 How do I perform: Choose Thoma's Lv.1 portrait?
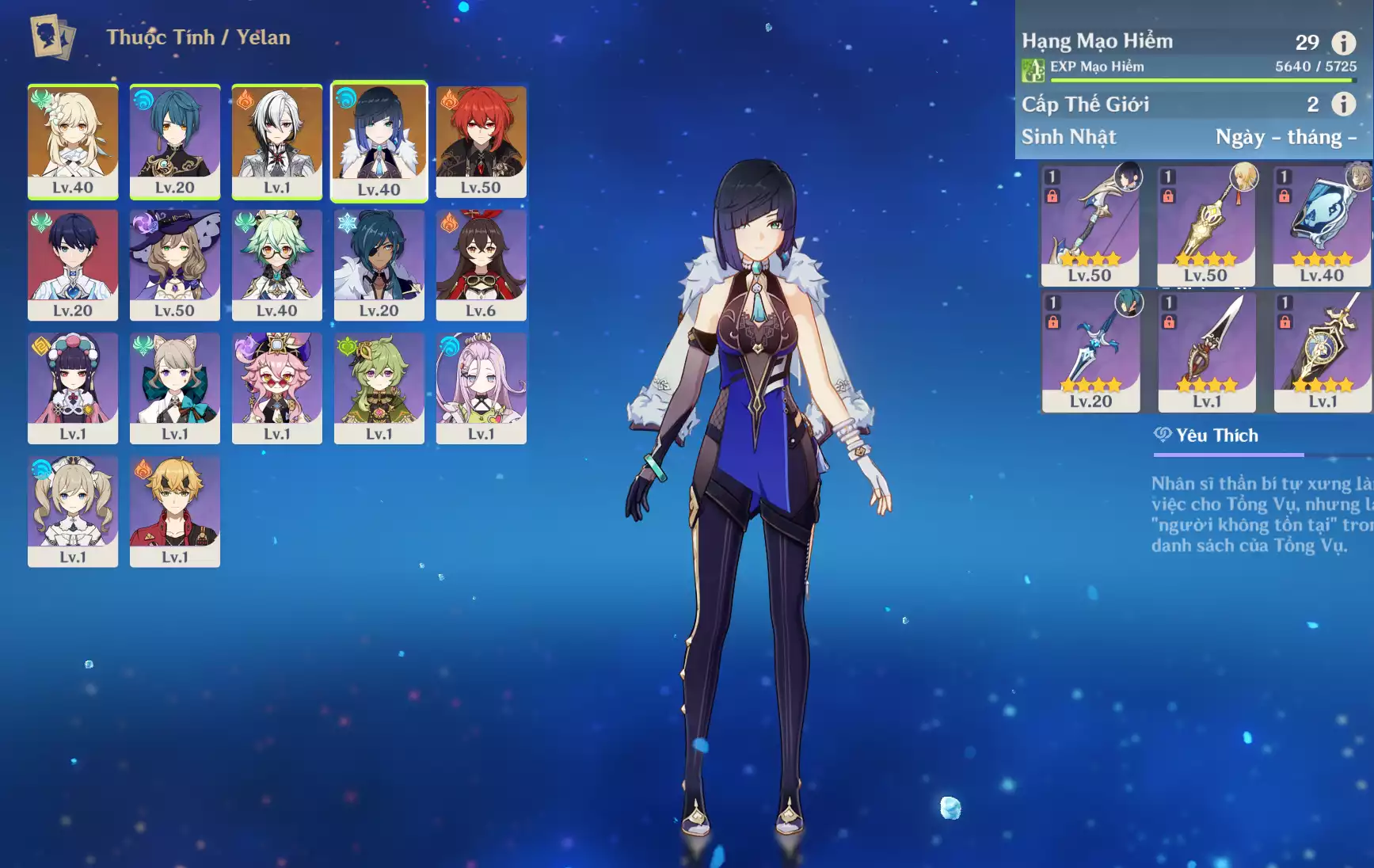click(x=174, y=511)
